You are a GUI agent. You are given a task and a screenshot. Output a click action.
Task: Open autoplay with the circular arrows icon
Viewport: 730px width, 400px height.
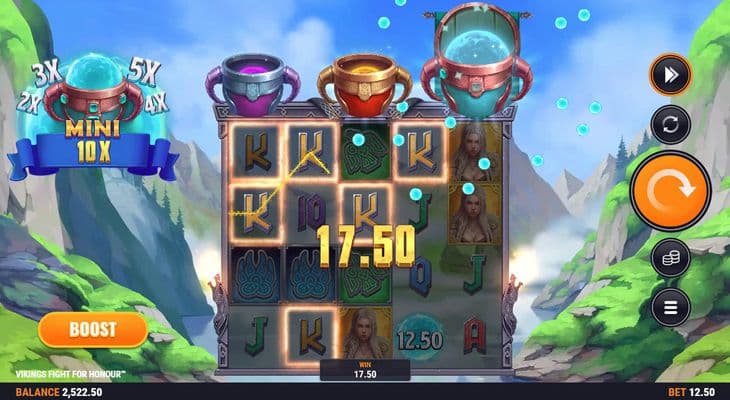670,125
